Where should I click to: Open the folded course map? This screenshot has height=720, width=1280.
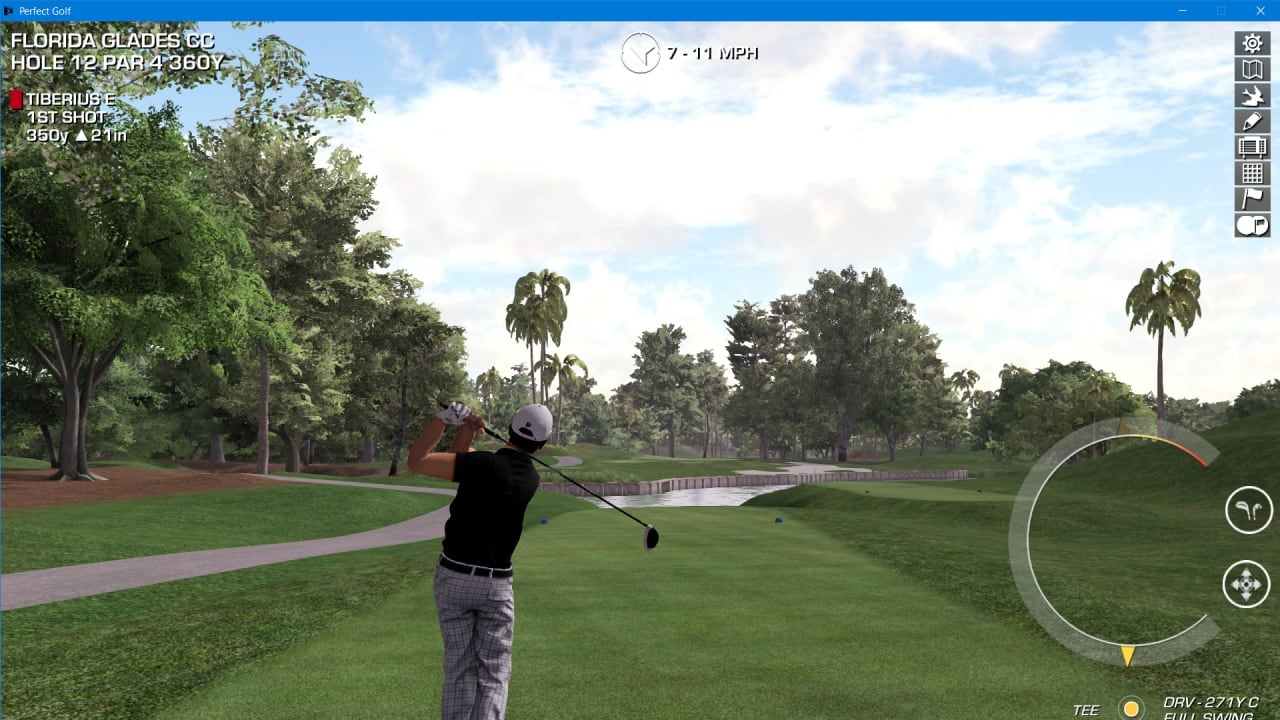click(x=1252, y=69)
